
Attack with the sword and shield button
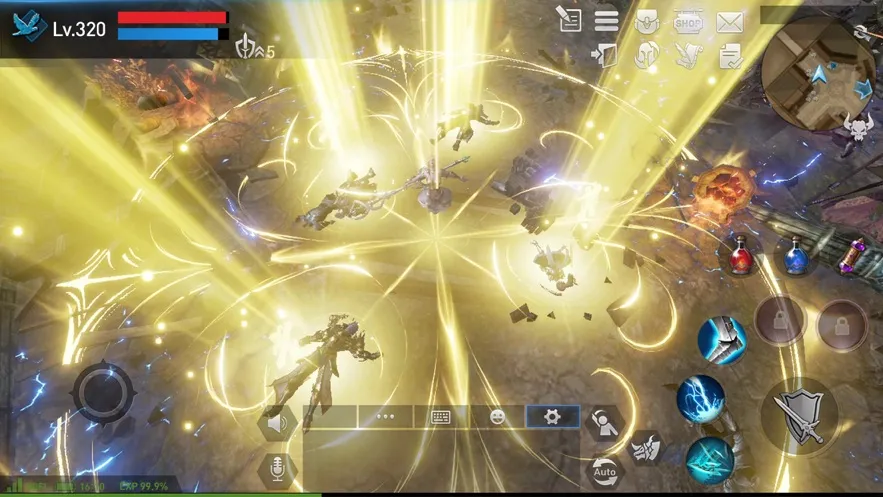[800, 414]
